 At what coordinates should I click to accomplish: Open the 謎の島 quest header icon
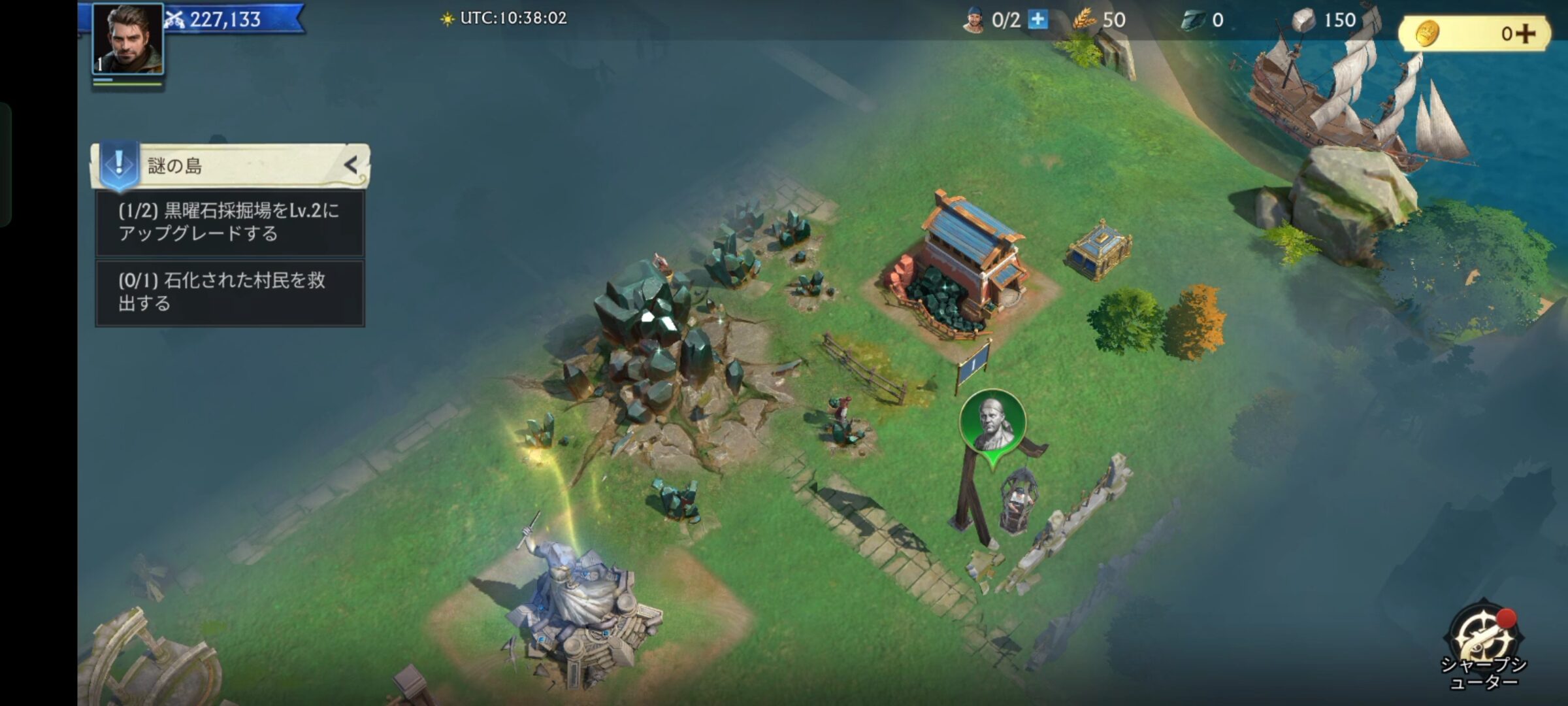(119, 163)
